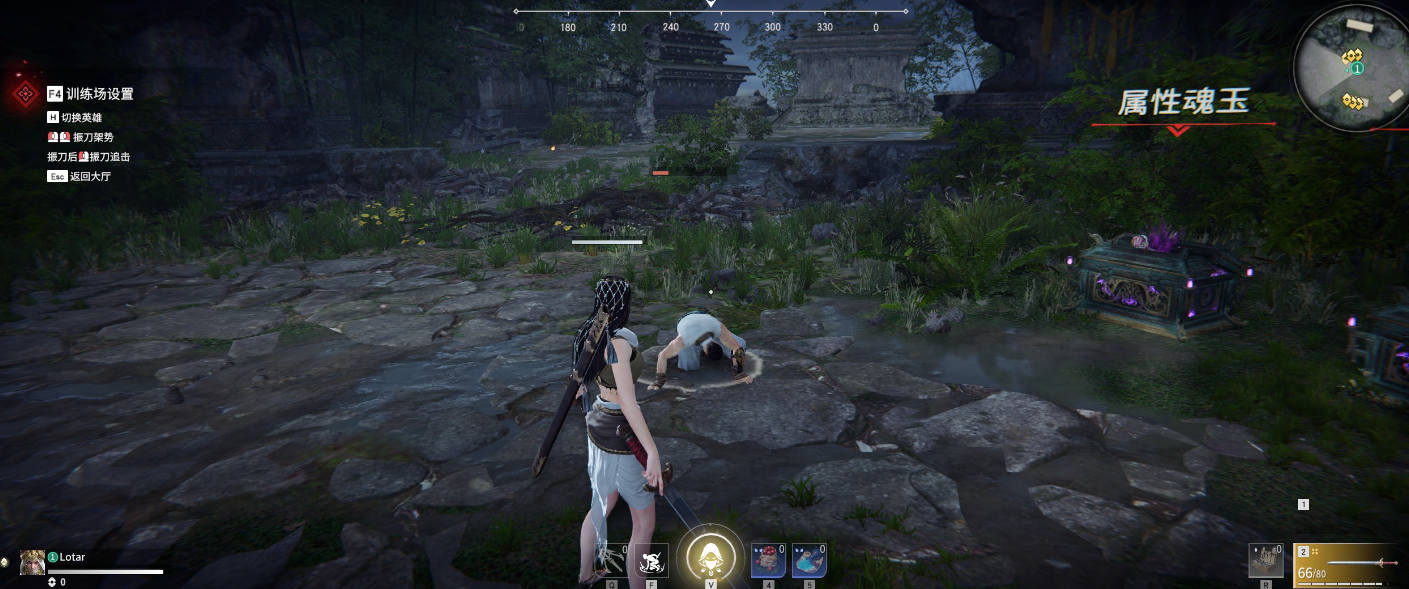This screenshot has width=1409, height=589.
Task: Click the red training ground diamond icon
Action: (x=23, y=94)
